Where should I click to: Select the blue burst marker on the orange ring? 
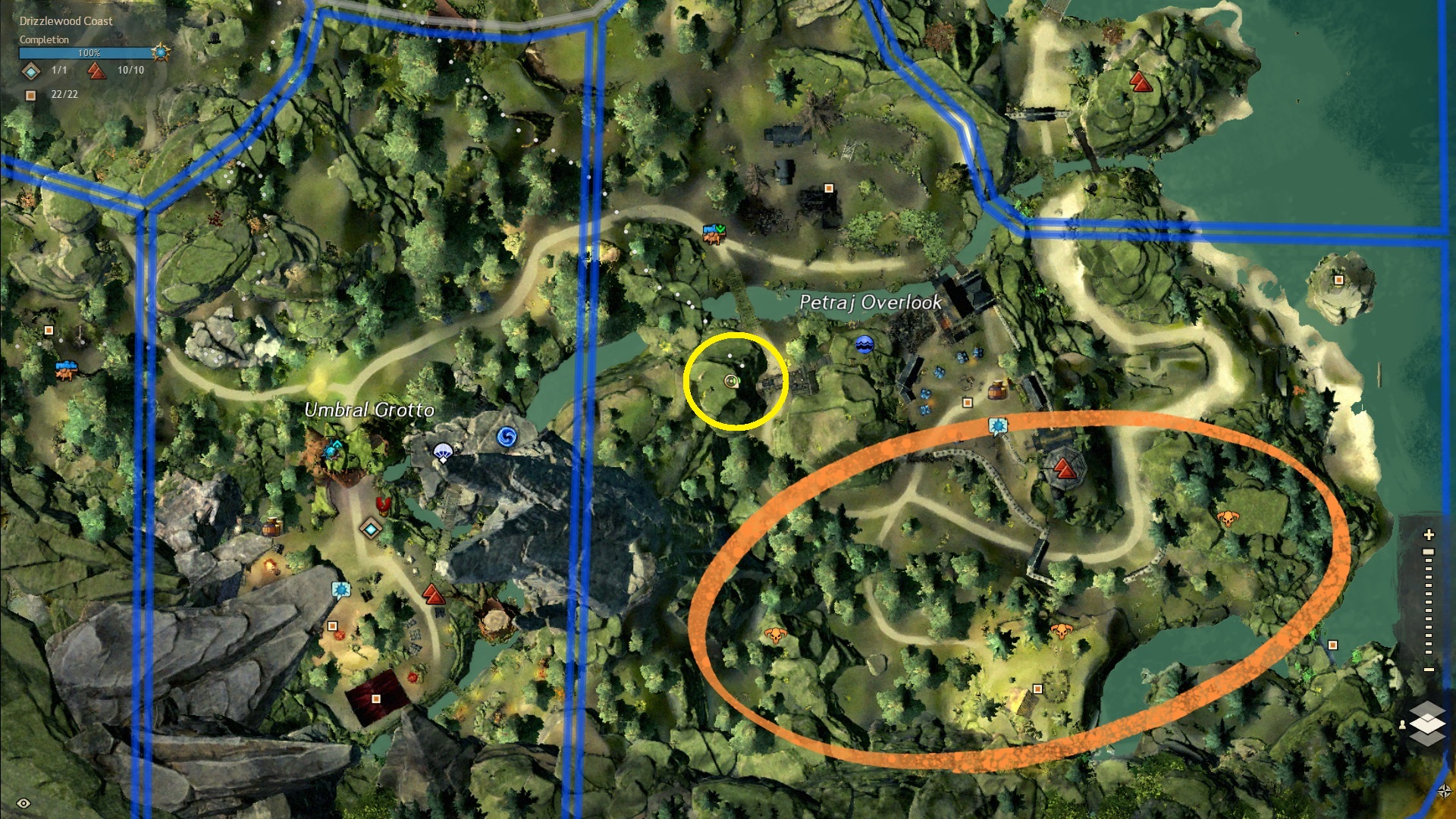pyautogui.click(x=998, y=425)
